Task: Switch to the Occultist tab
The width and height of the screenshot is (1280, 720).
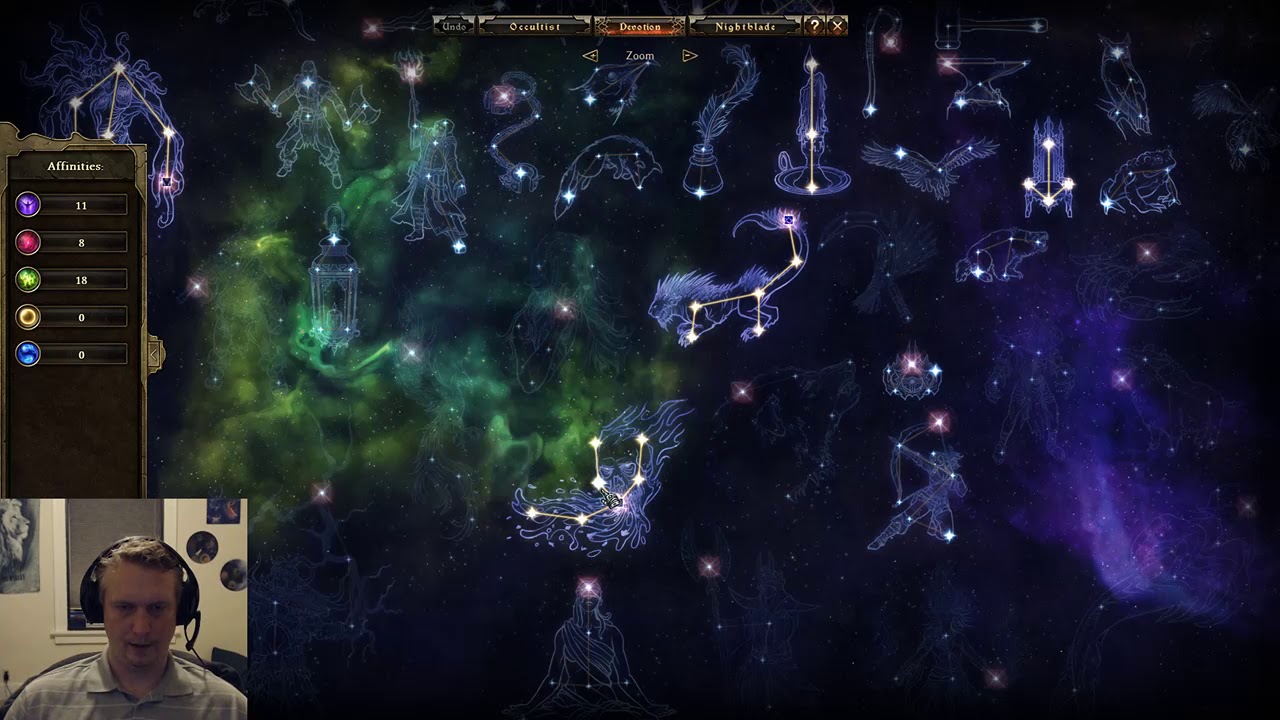Action: [534, 26]
